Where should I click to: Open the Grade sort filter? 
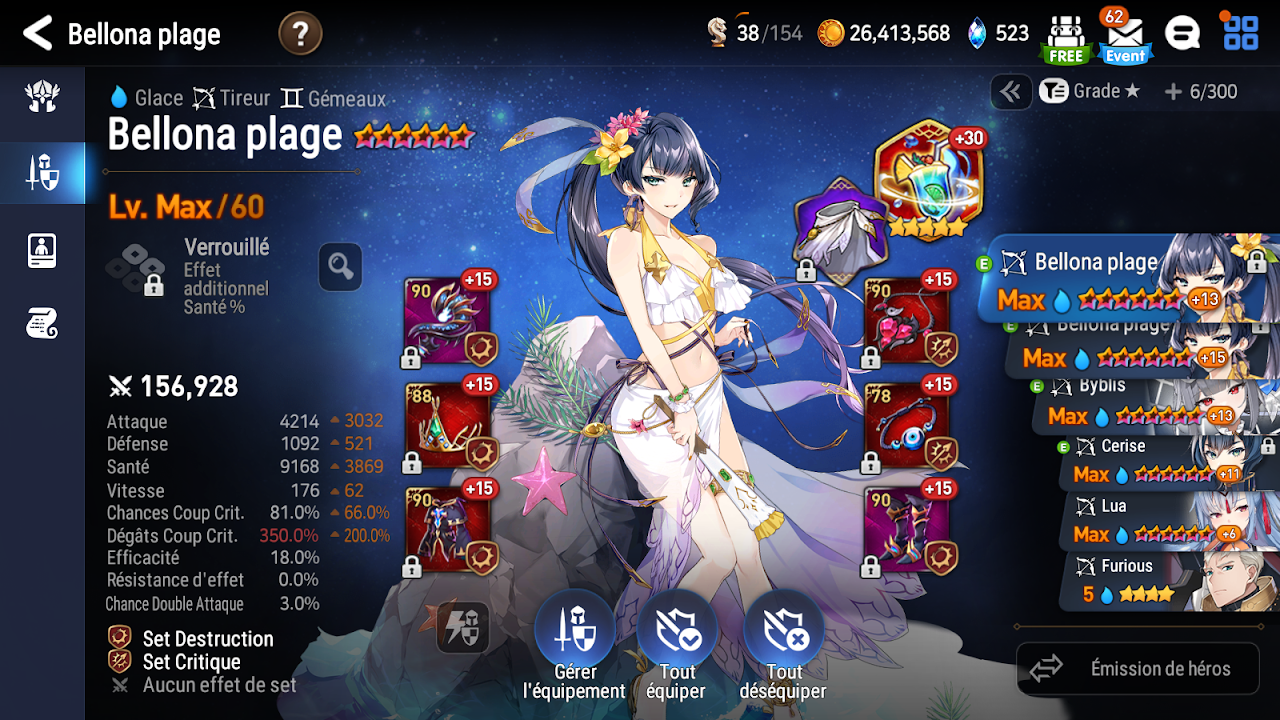click(x=1090, y=92)
